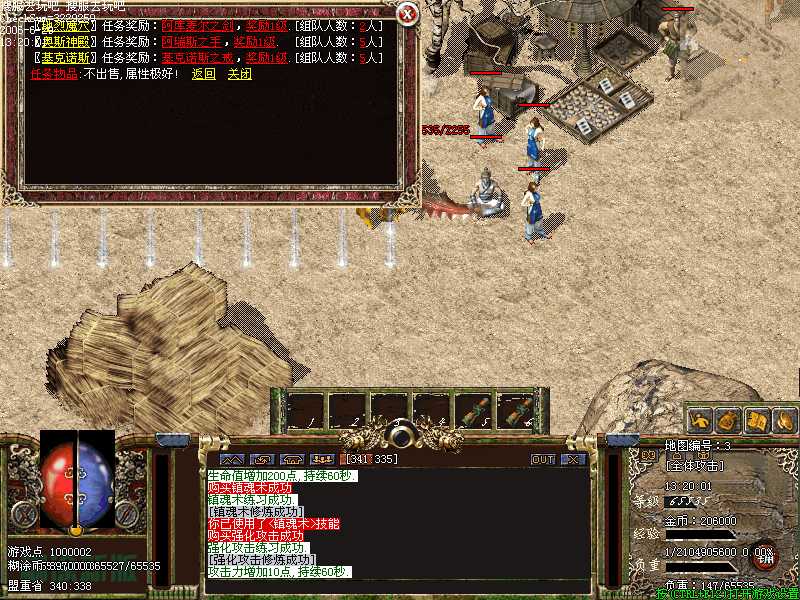The width and height of the screenshot is (800, 600).
Task: Click the round red seal button
Action: (764, 555)
